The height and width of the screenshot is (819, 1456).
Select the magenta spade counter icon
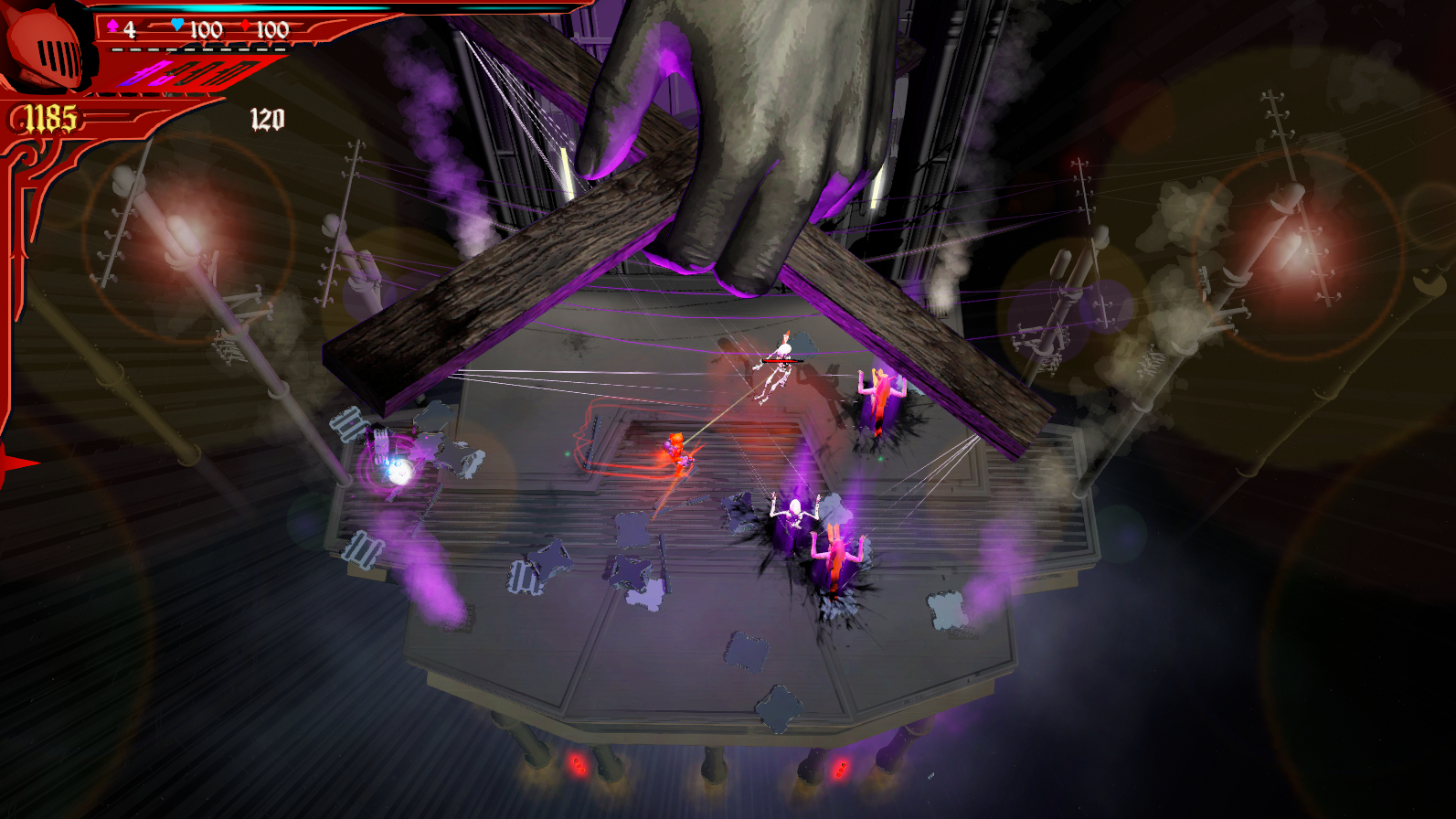(x=113, y=26)
